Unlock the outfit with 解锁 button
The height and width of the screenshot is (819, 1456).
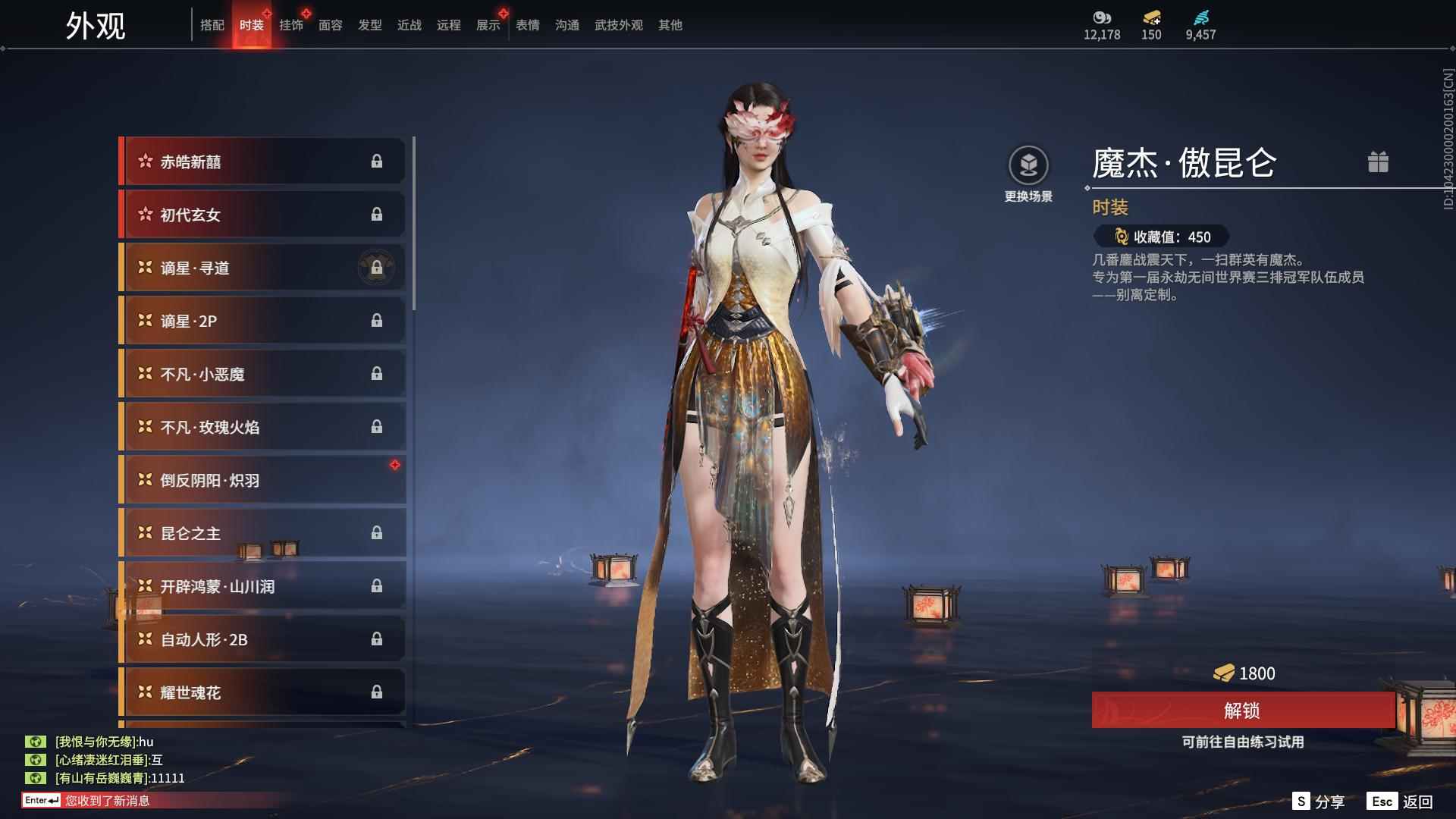(1242, 710)
